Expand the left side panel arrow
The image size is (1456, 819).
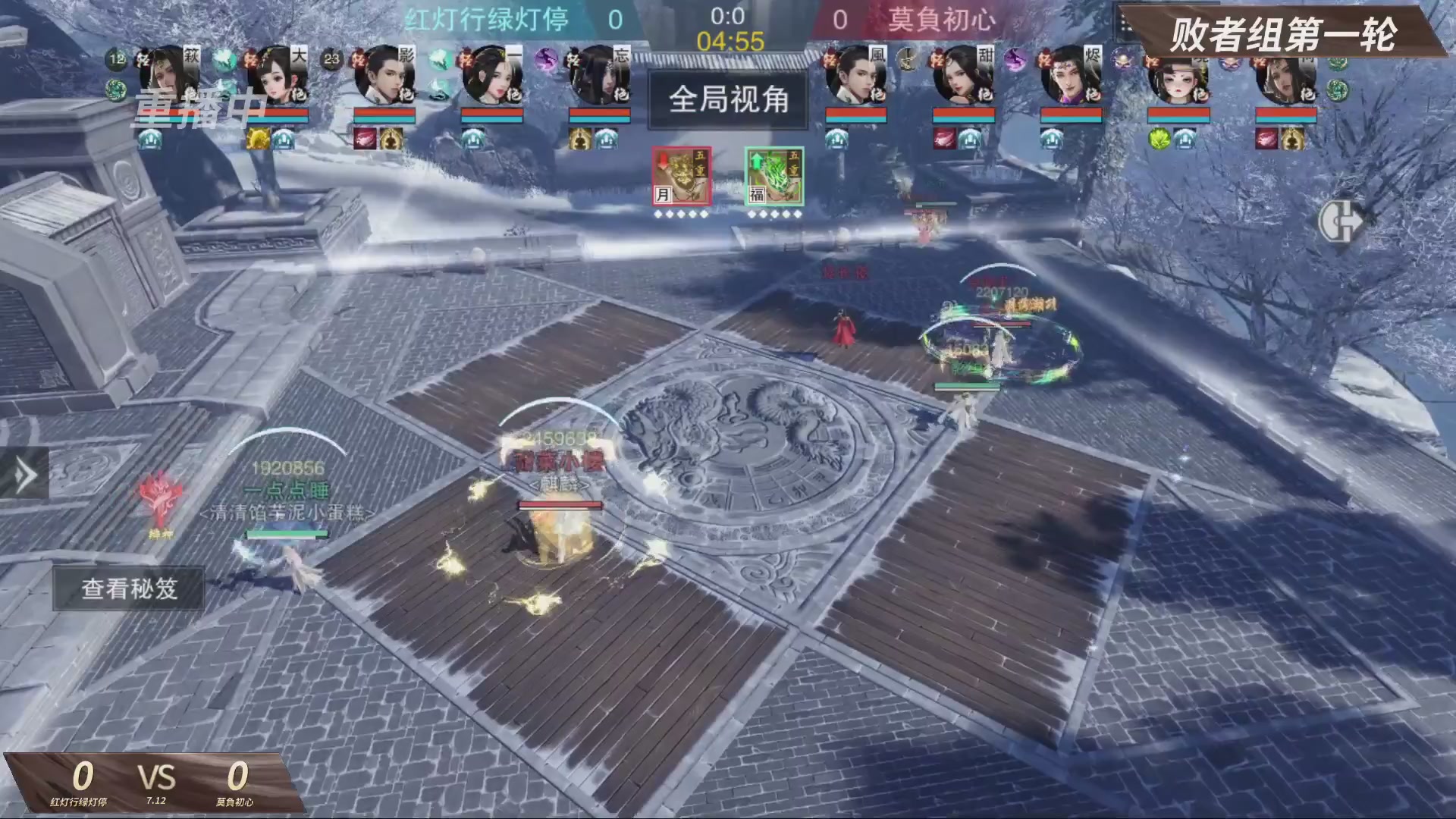pyautogui.click(x=25, y=476)
